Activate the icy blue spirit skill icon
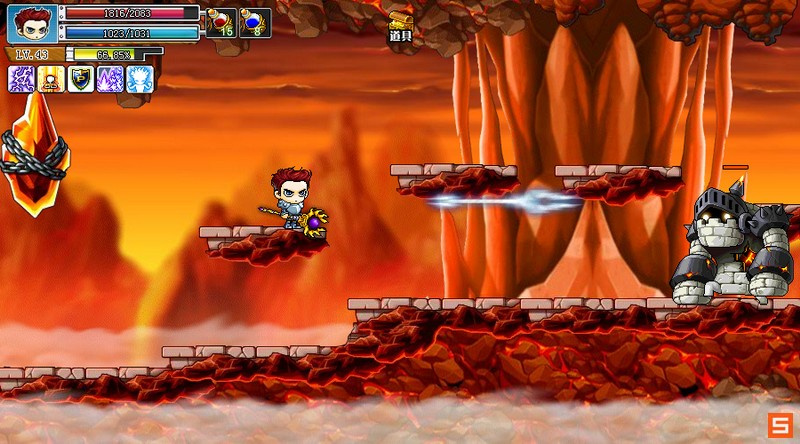The image size is (800, 444). pos(139,79)
